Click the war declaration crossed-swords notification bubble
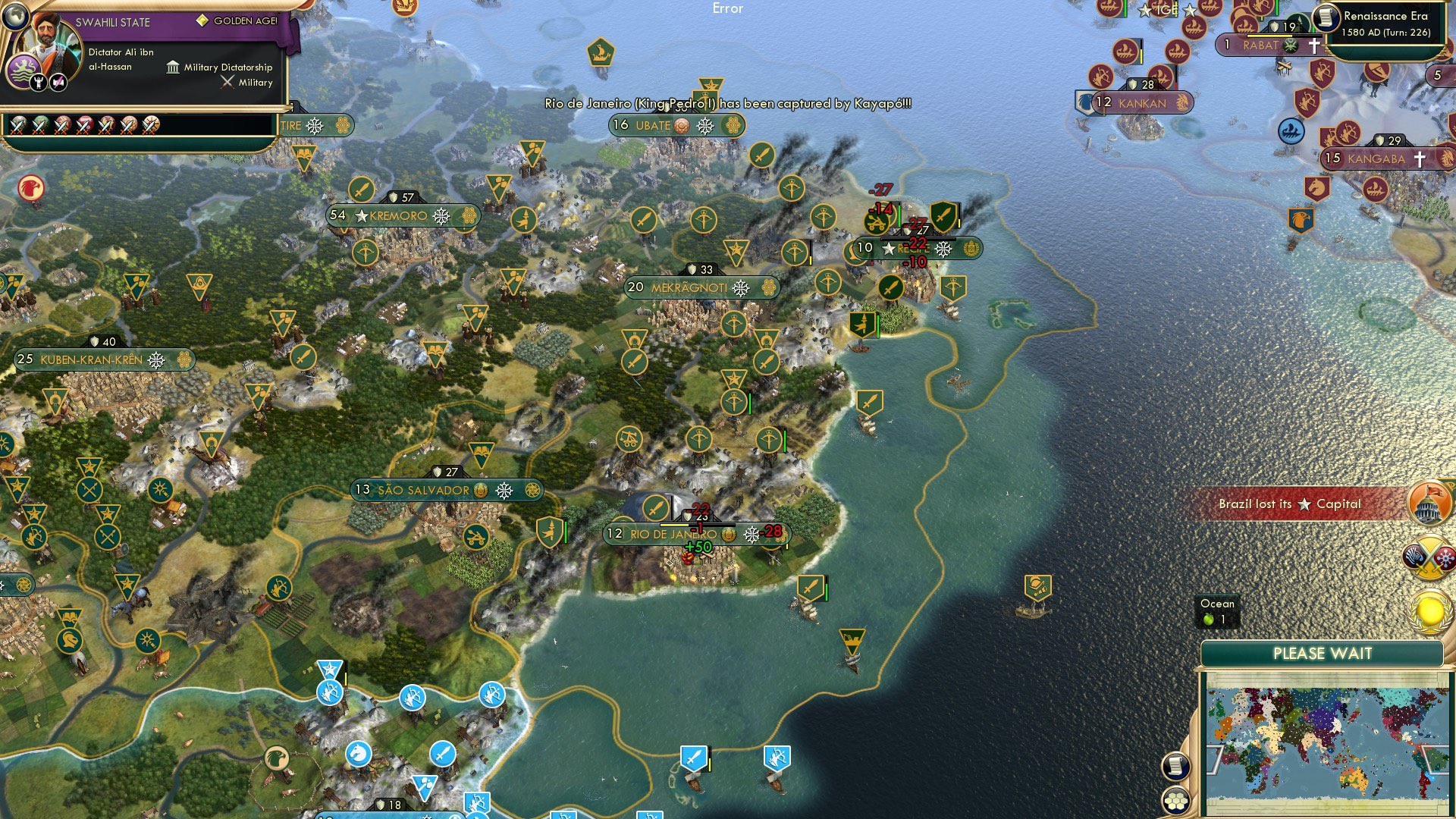This screenshot has height=819, width=1456. click(1428, 555)
